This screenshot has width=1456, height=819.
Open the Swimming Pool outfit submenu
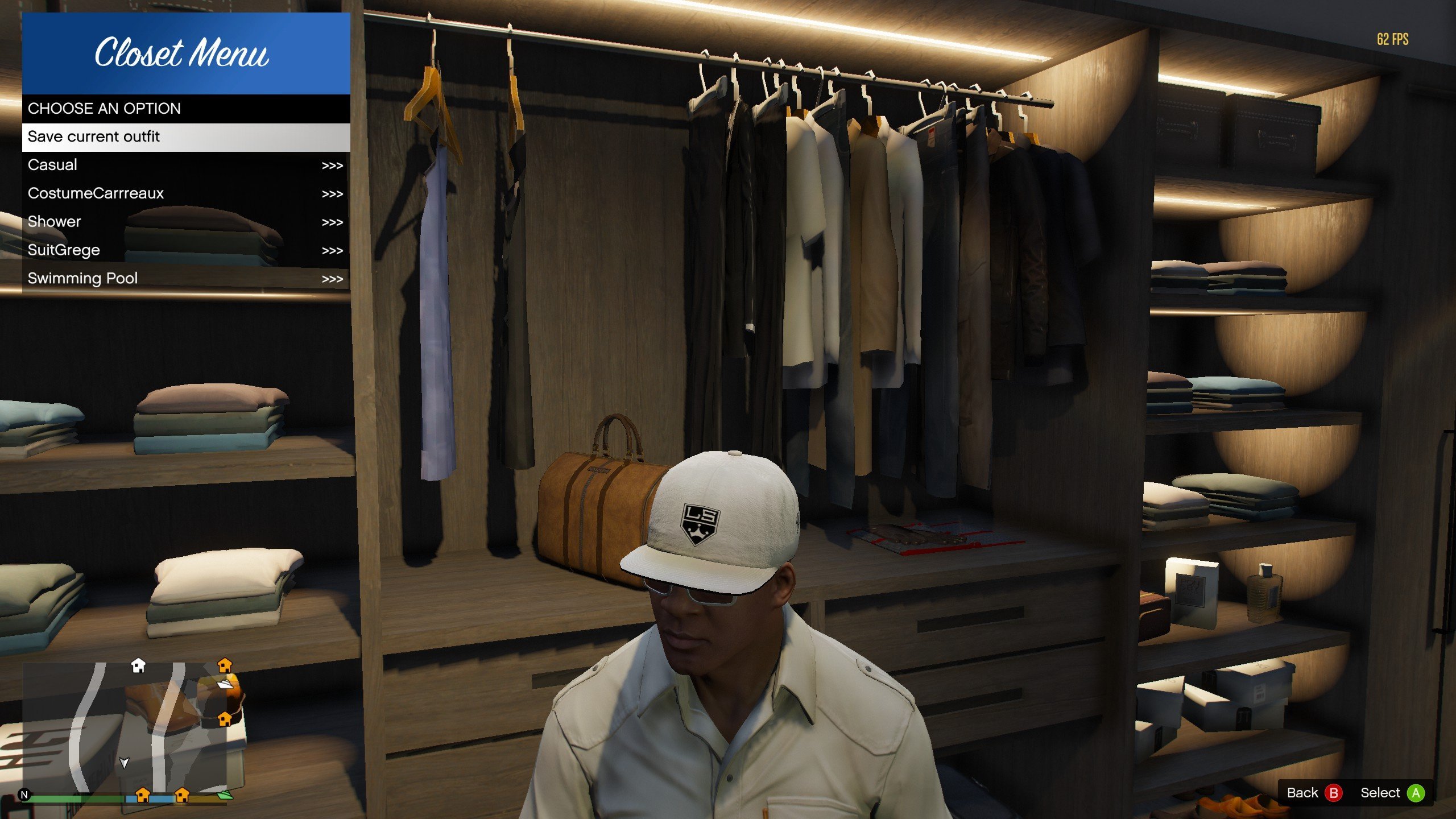(x=185, y=279)
